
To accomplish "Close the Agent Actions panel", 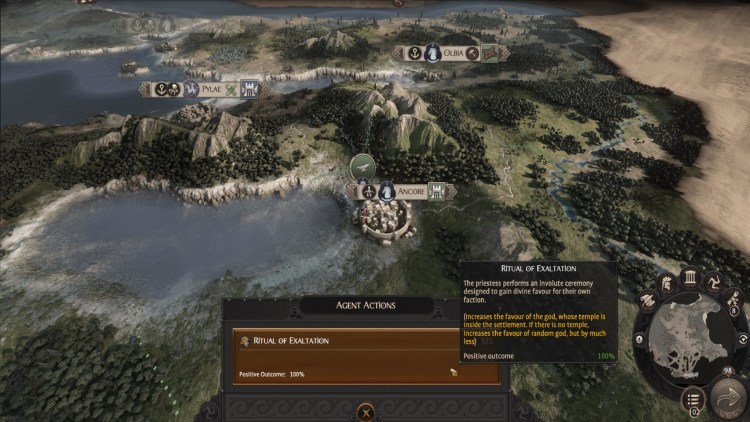I will (x=366, y=410).
